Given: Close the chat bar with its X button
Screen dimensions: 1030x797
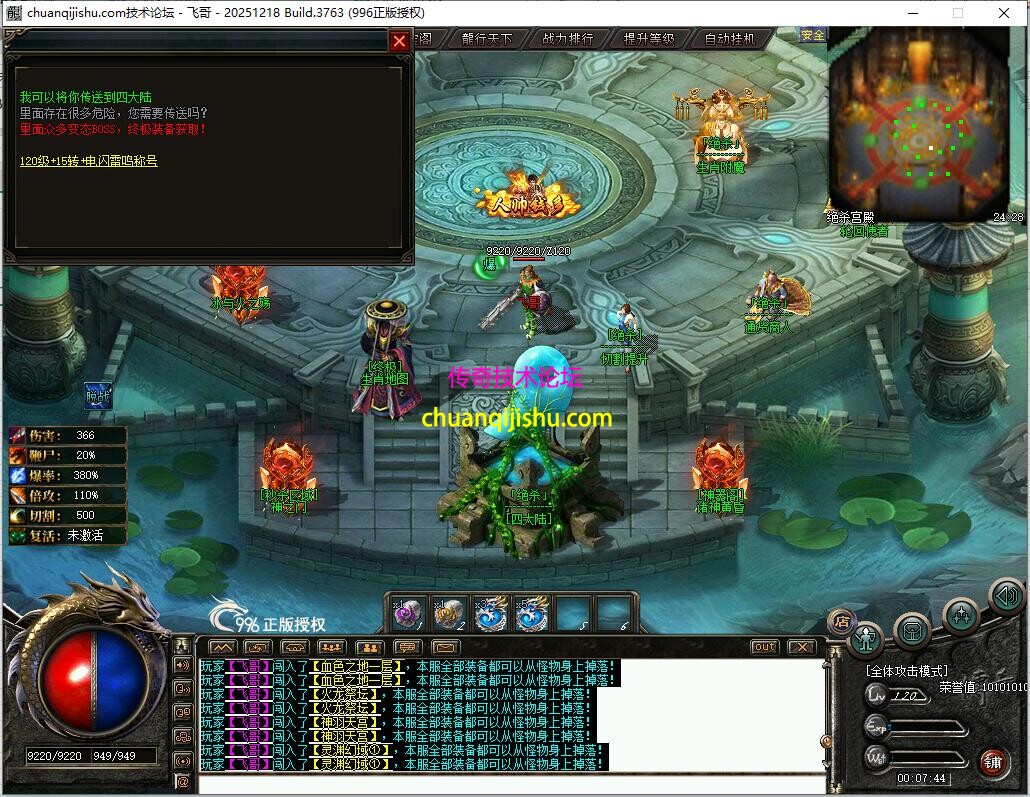Looking at the screenshot, I should pyautogui.click(x=802, y=647).
